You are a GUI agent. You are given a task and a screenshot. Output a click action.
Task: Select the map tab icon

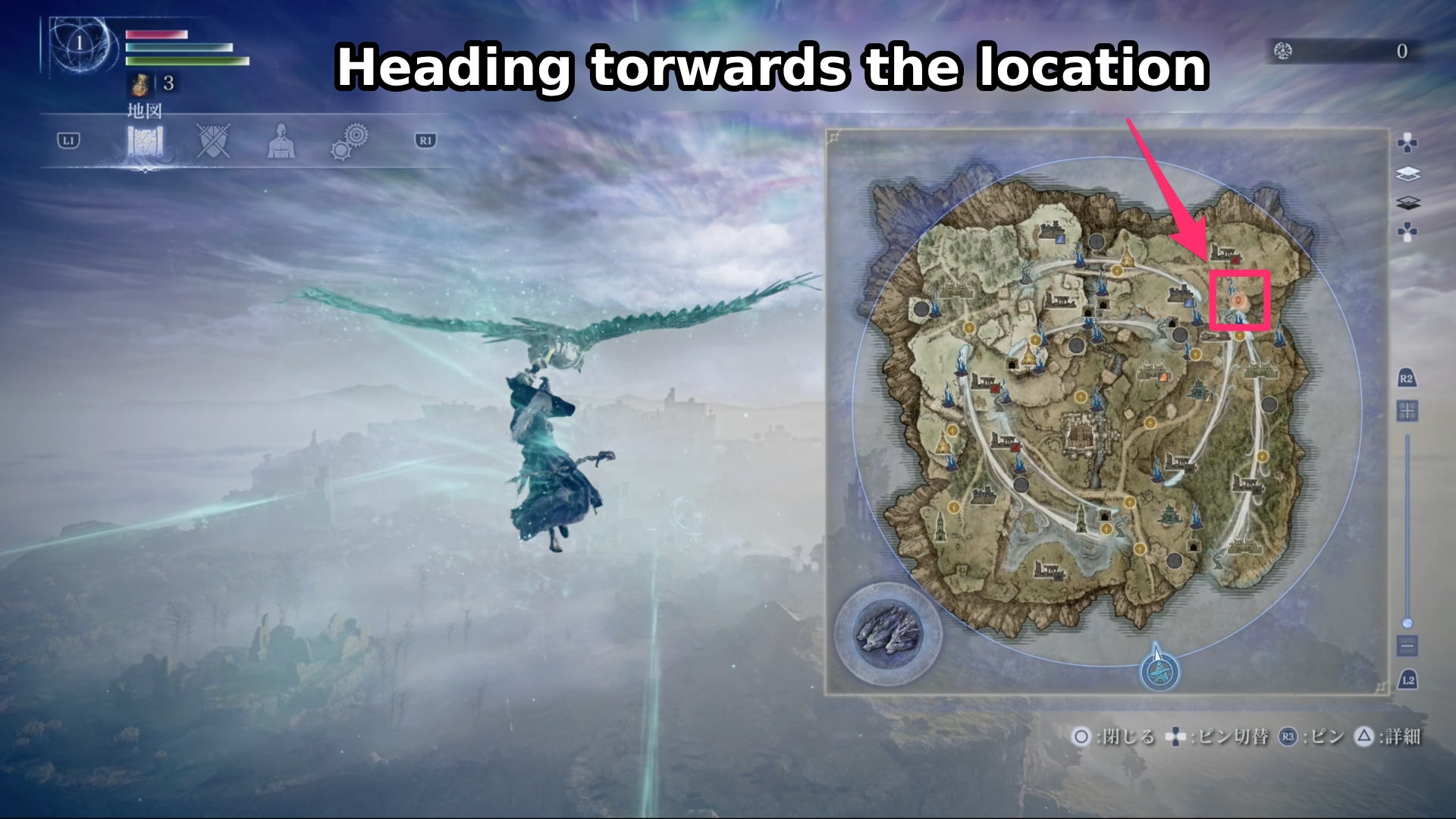(x=146, y=142)
